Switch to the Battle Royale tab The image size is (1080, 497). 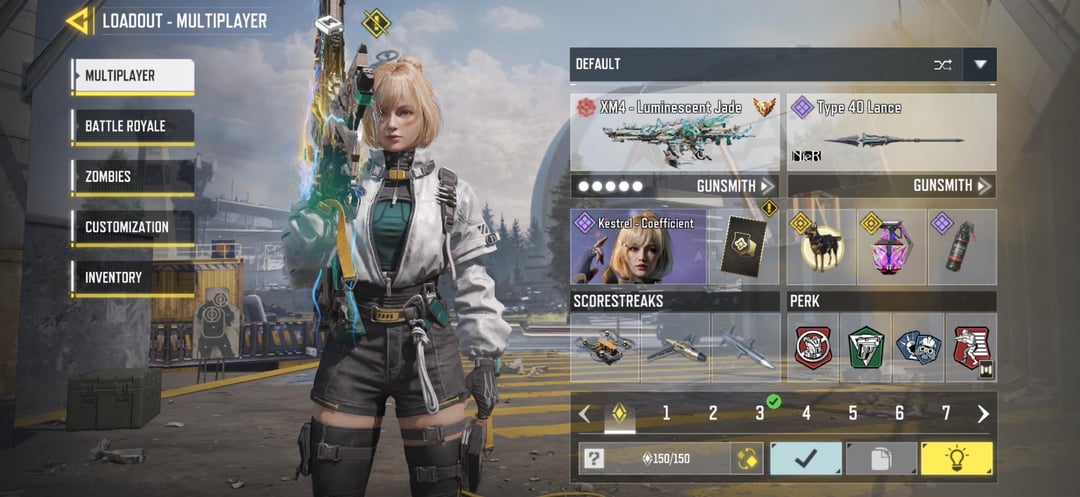tap(132, 127)
